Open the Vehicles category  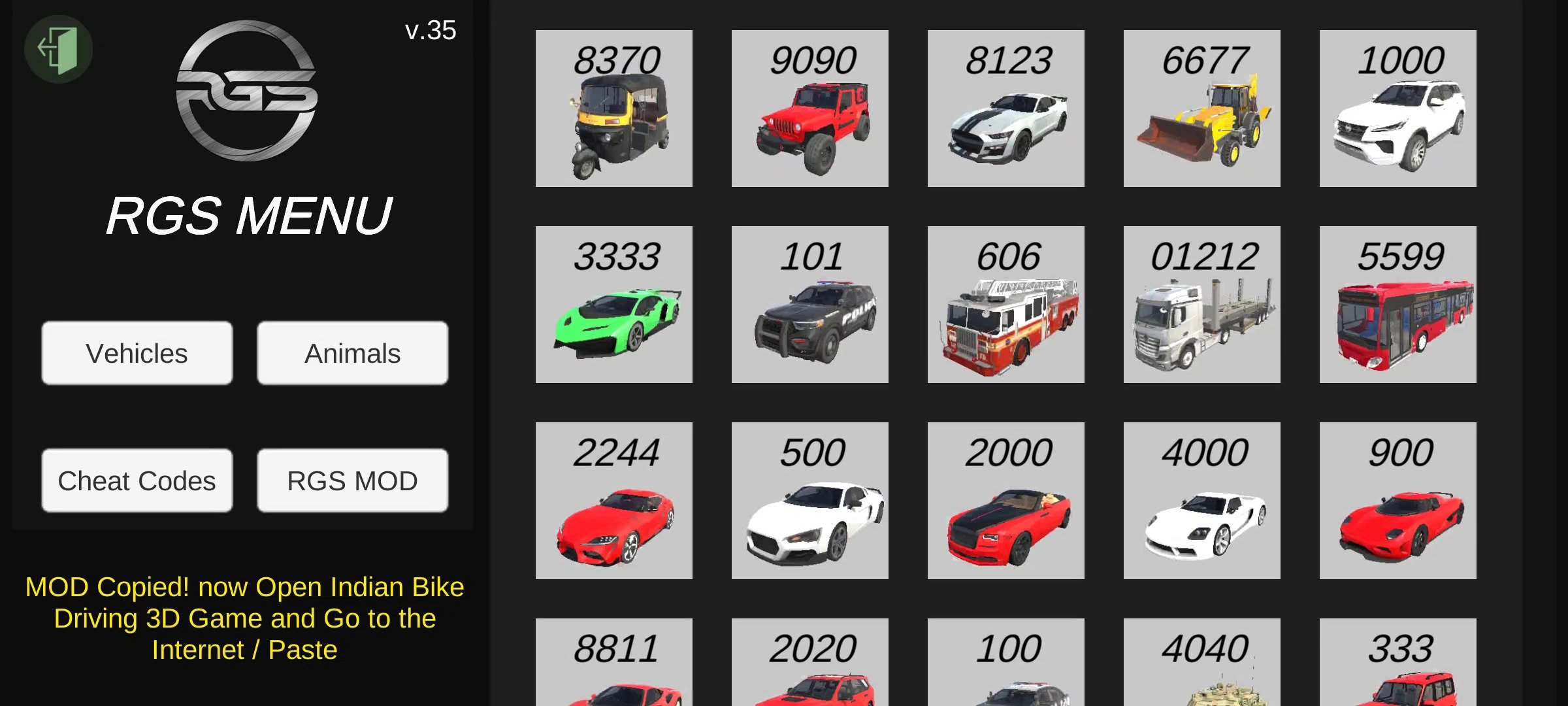137,353
